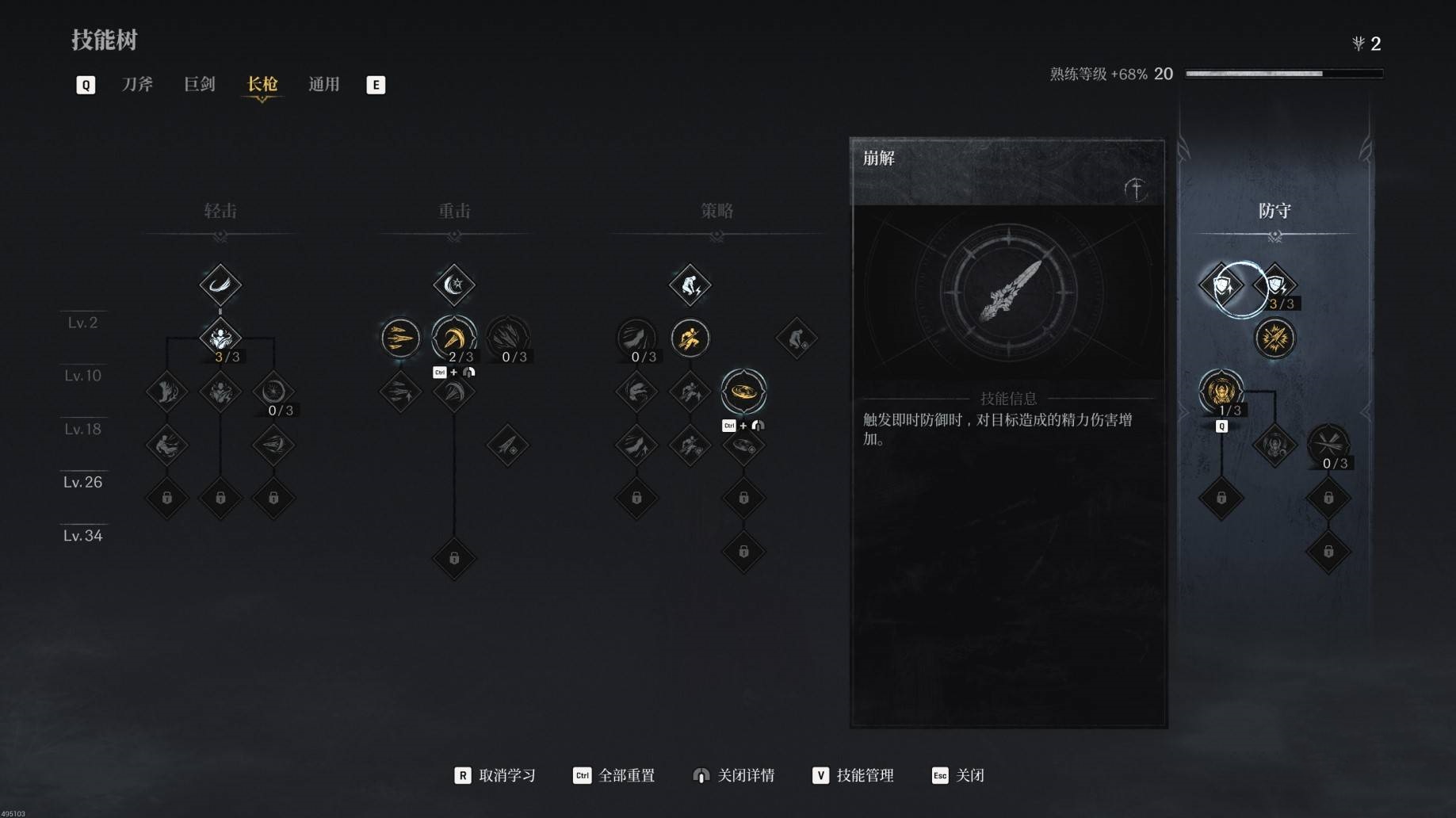The width and height of the screenshot is (1456, 818).
Task: Select the golden crouching spearman skill
Action: click(690, 338)
